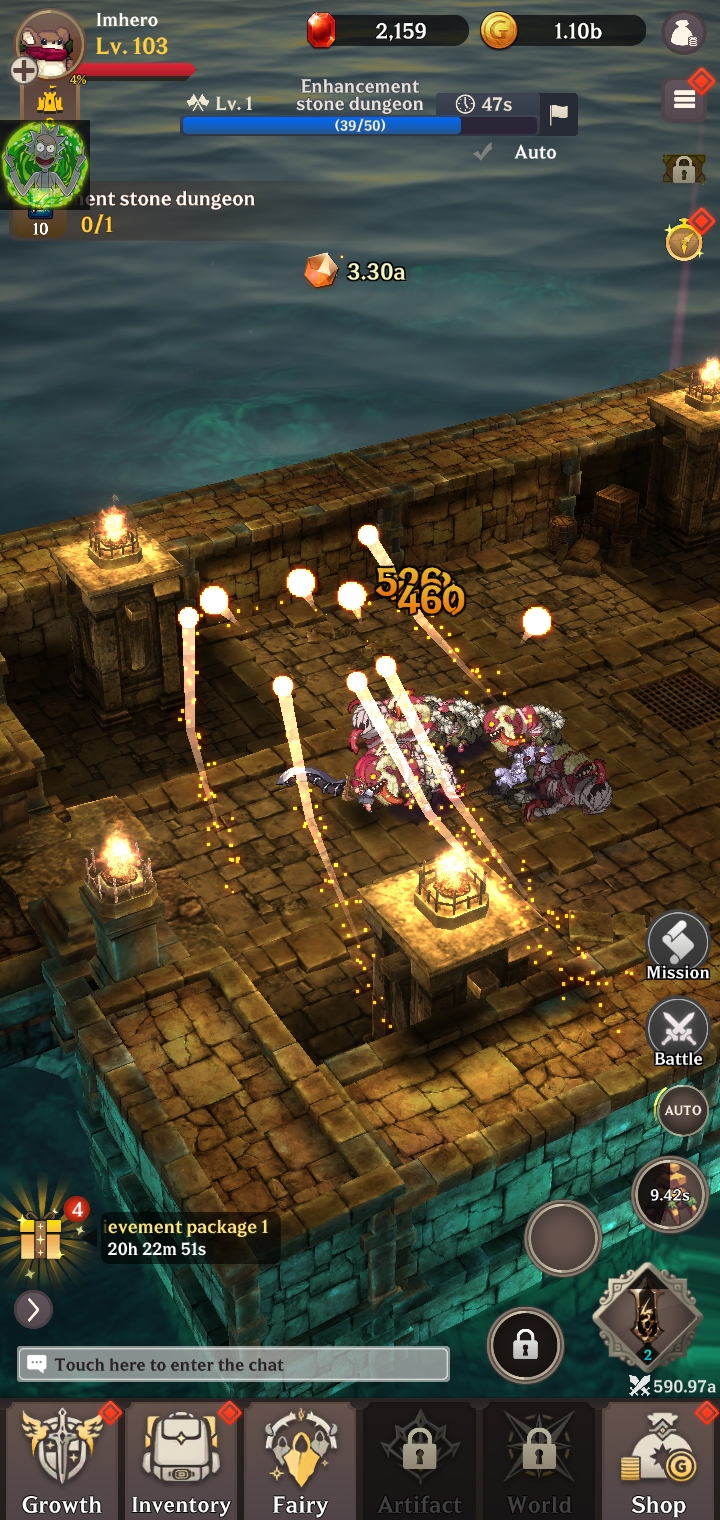
Task: Open the Mission menu
Action: (x=678, y=946)
